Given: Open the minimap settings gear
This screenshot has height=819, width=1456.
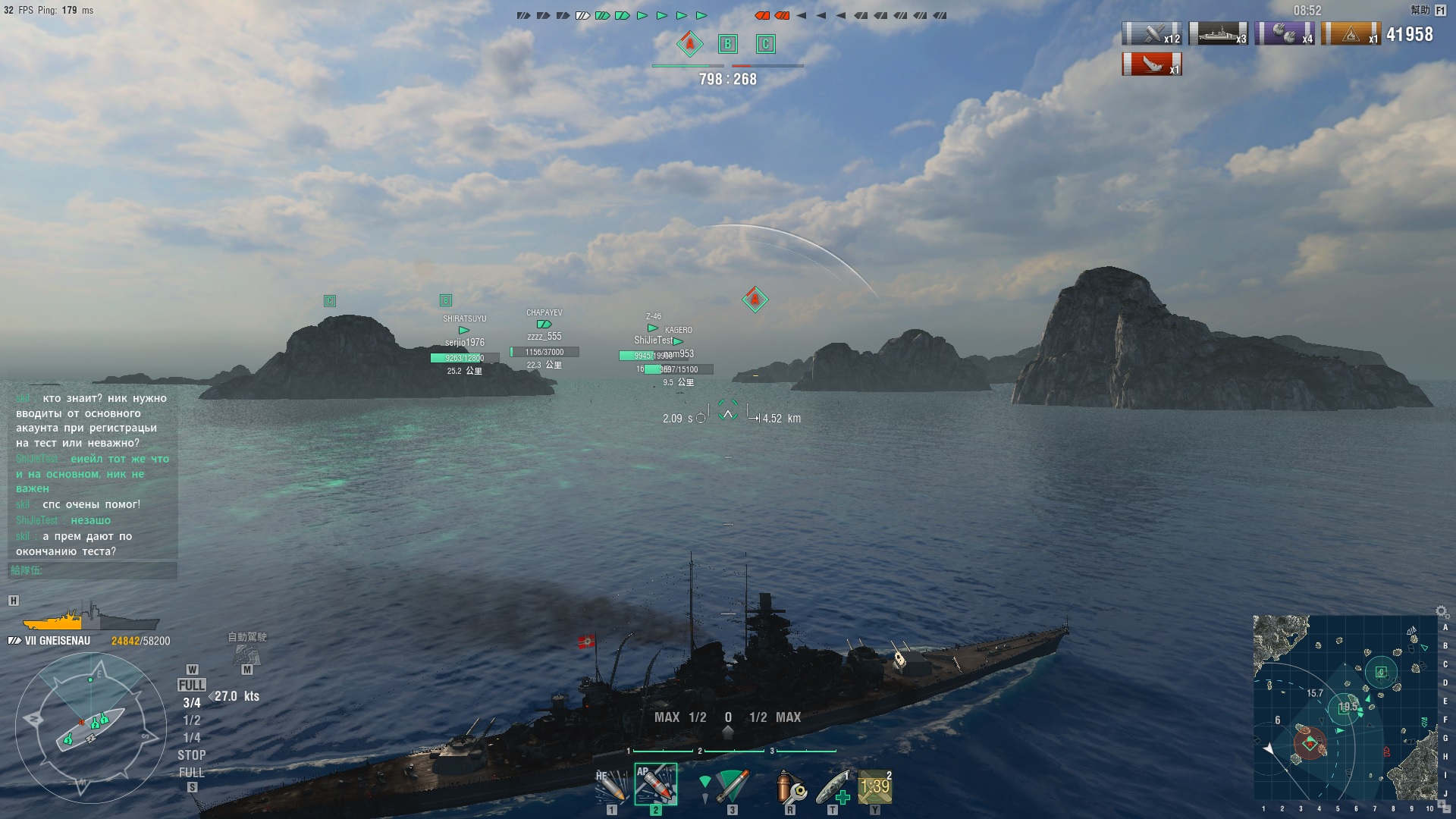Looking at the screenshot, I should (x=1442, y=611).
